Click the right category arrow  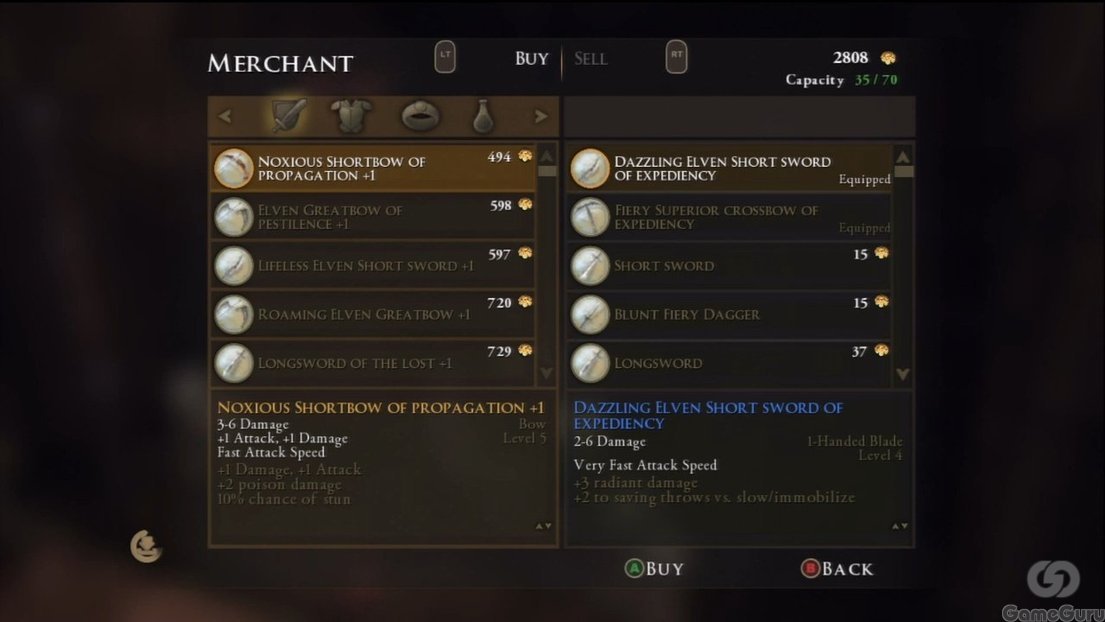click(x=541, y=117)
